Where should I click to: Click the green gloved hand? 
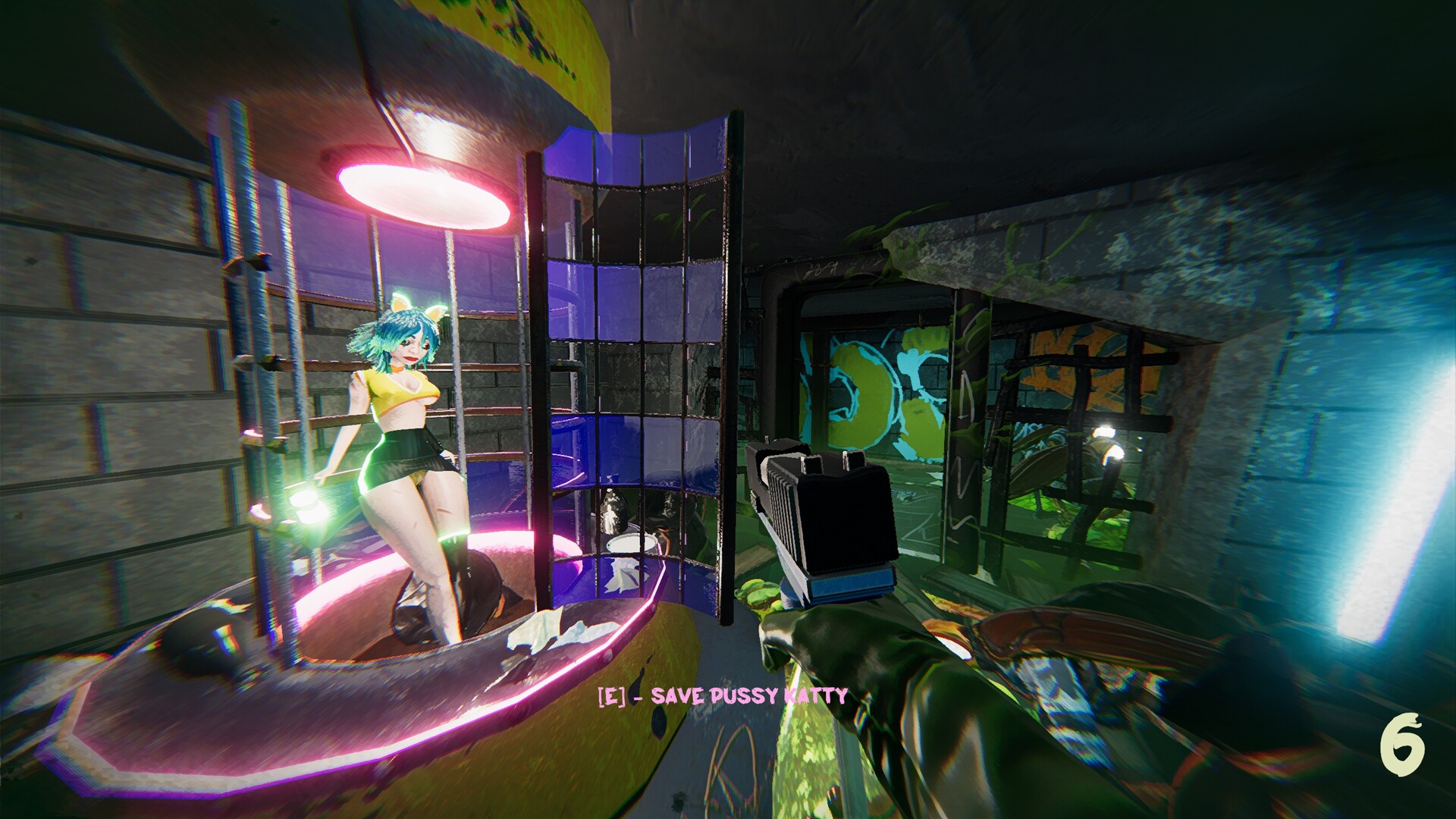(872, 667)
